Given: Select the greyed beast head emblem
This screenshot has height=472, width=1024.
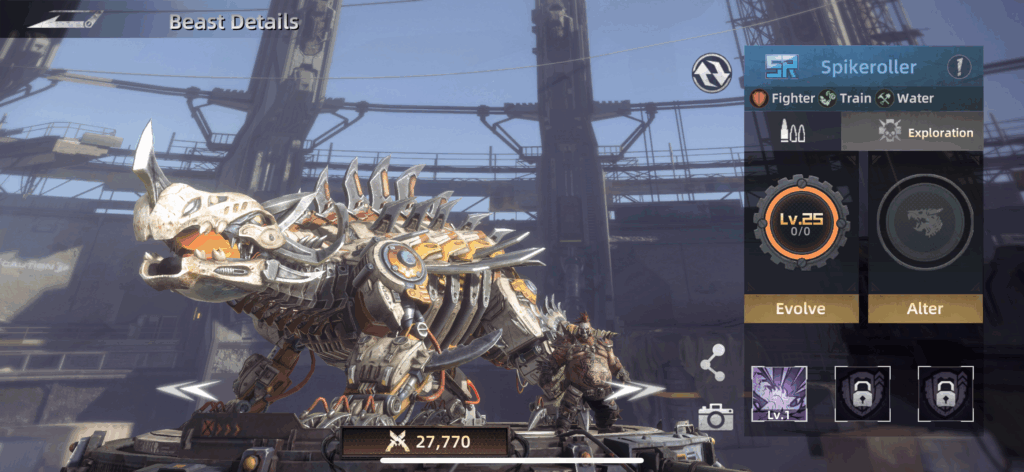Looking at the screenshot, I should tap(924, 222).
